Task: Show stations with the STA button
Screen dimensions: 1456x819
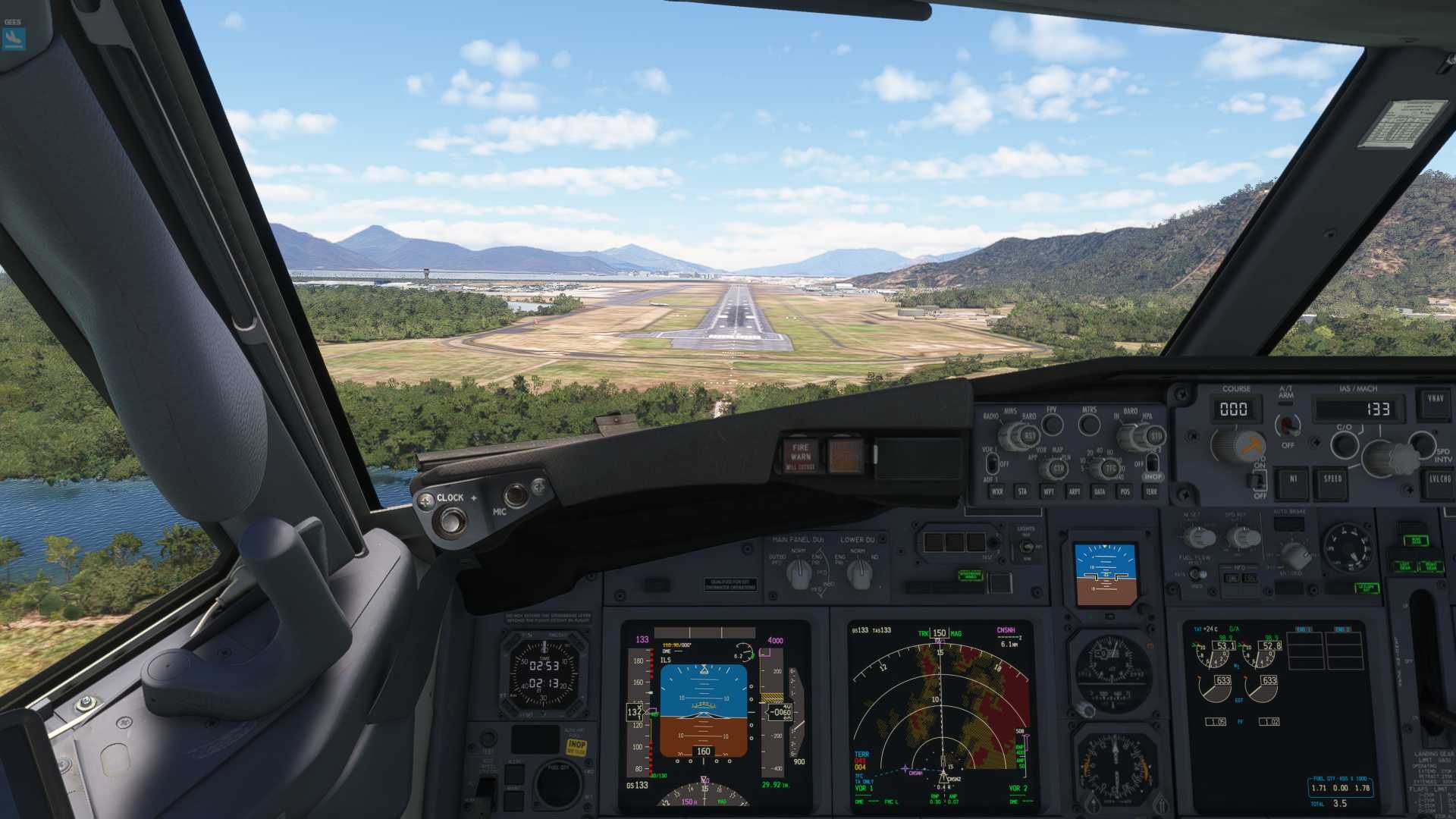Action: click(x=1022, y=492)
